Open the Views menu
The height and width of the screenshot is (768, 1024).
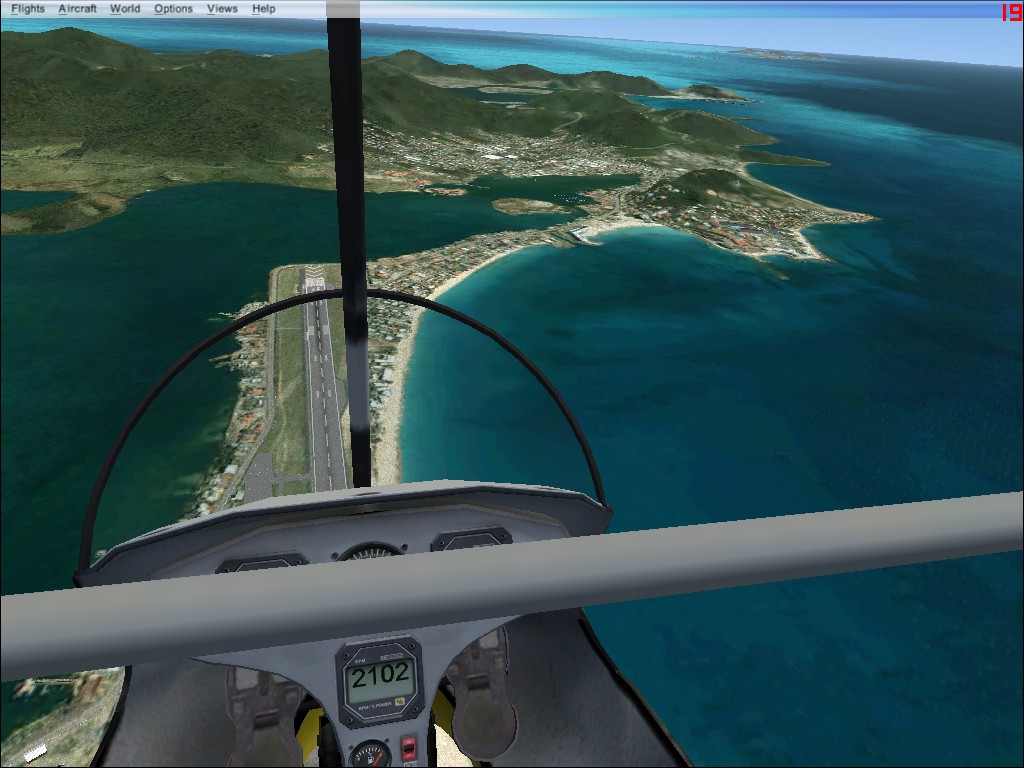(x=222, y=9)
